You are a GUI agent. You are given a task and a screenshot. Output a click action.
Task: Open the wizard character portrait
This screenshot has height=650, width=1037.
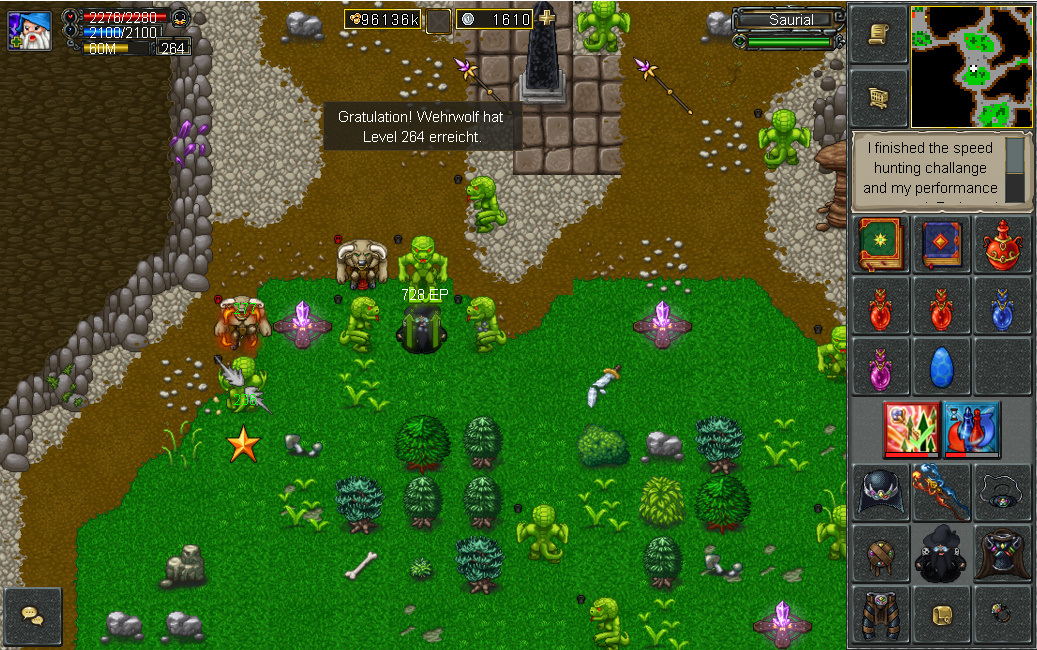coord(31,30)
